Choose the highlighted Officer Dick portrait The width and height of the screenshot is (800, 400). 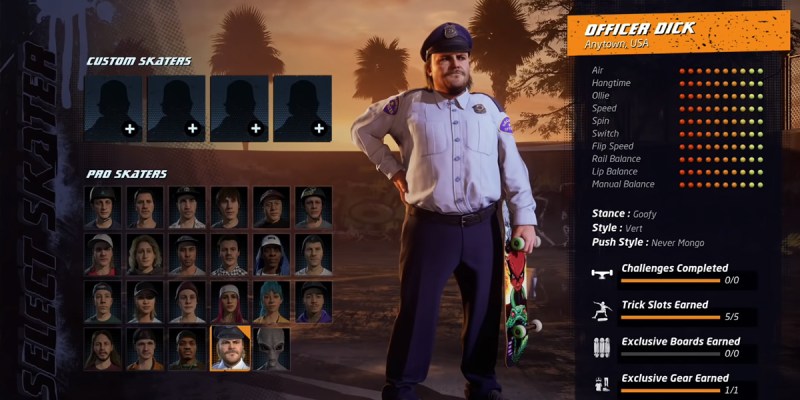coord(229,349)
